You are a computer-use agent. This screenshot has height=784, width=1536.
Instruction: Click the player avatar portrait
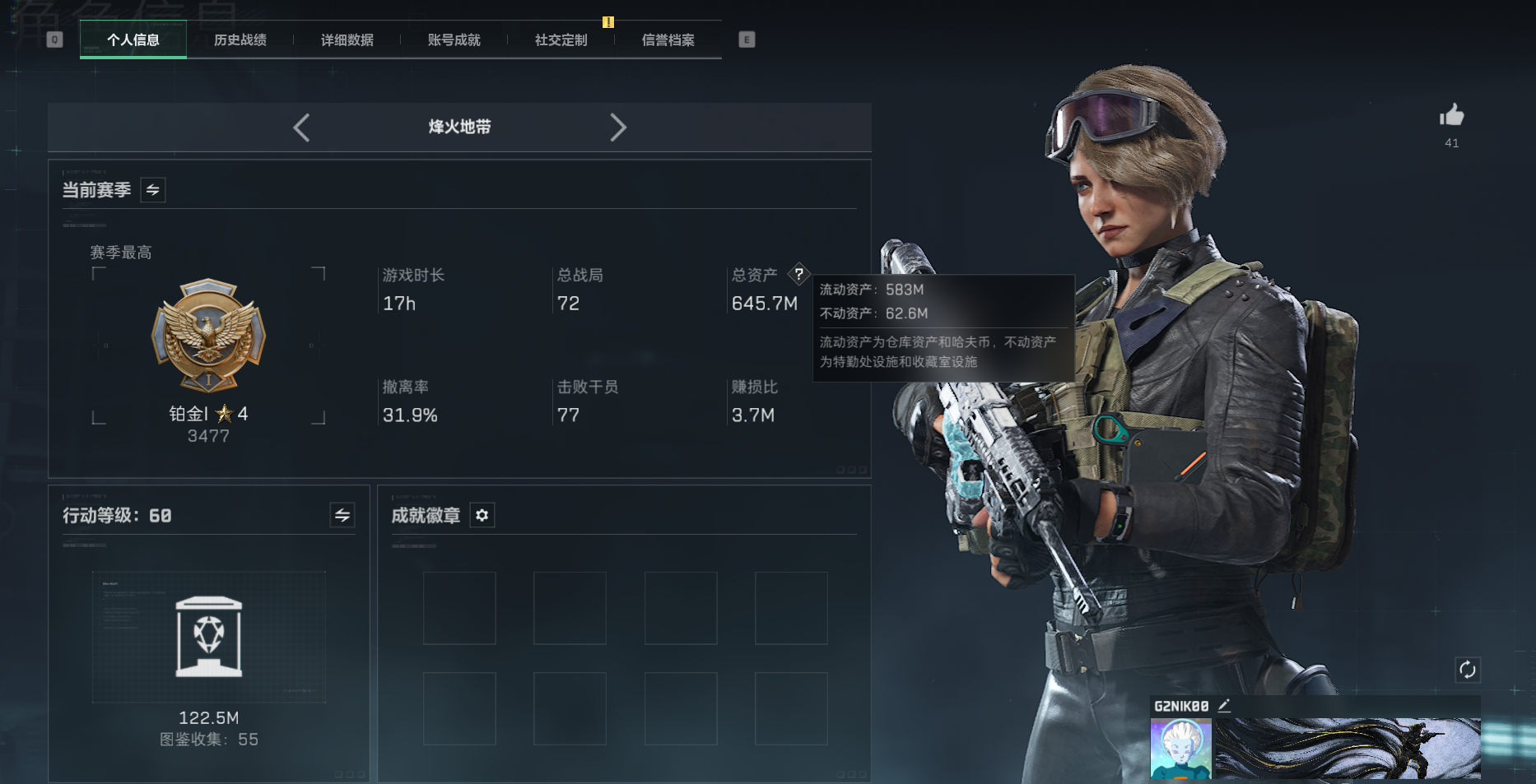[1180, 749]
